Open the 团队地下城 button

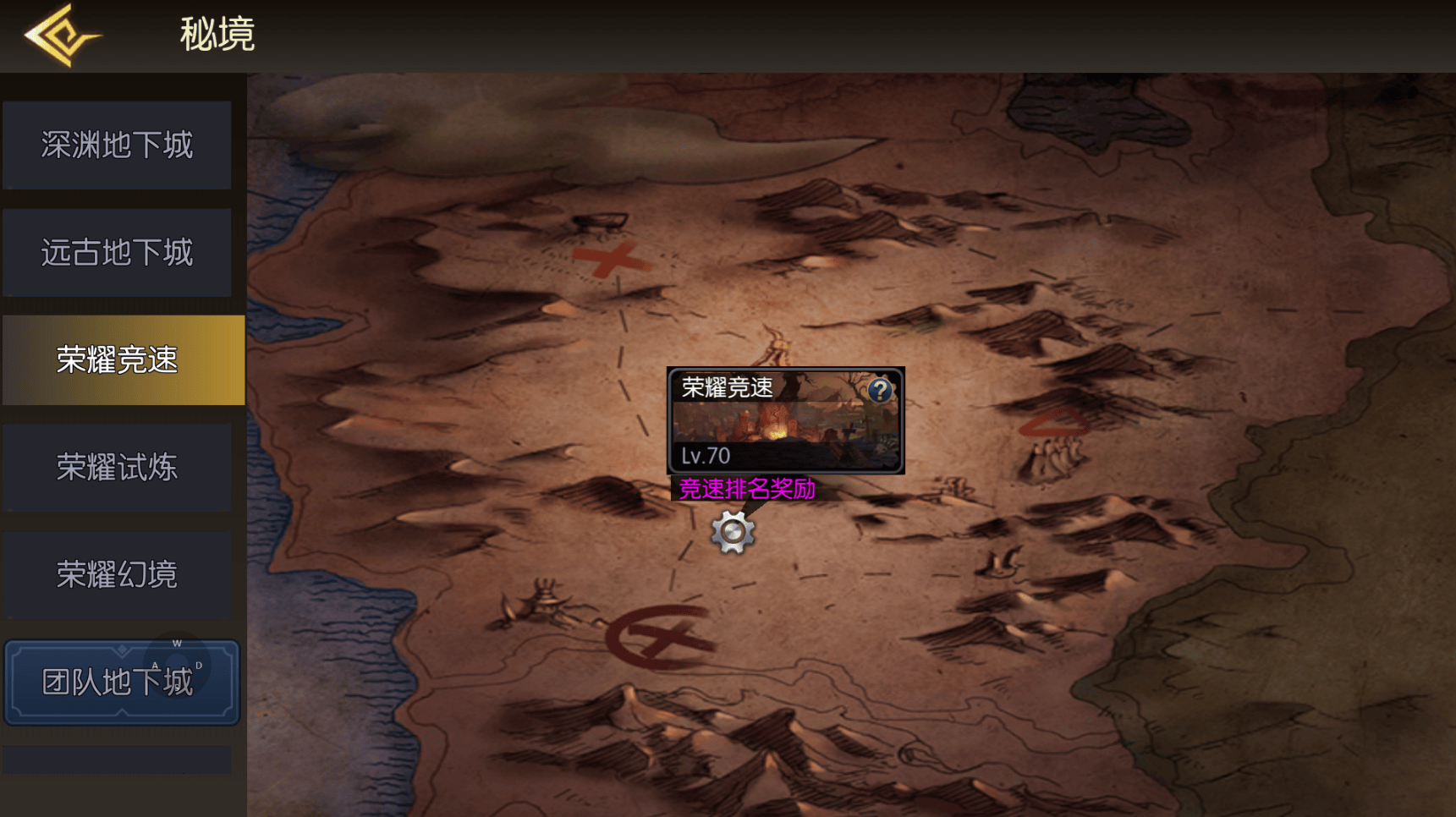[122, 682]
